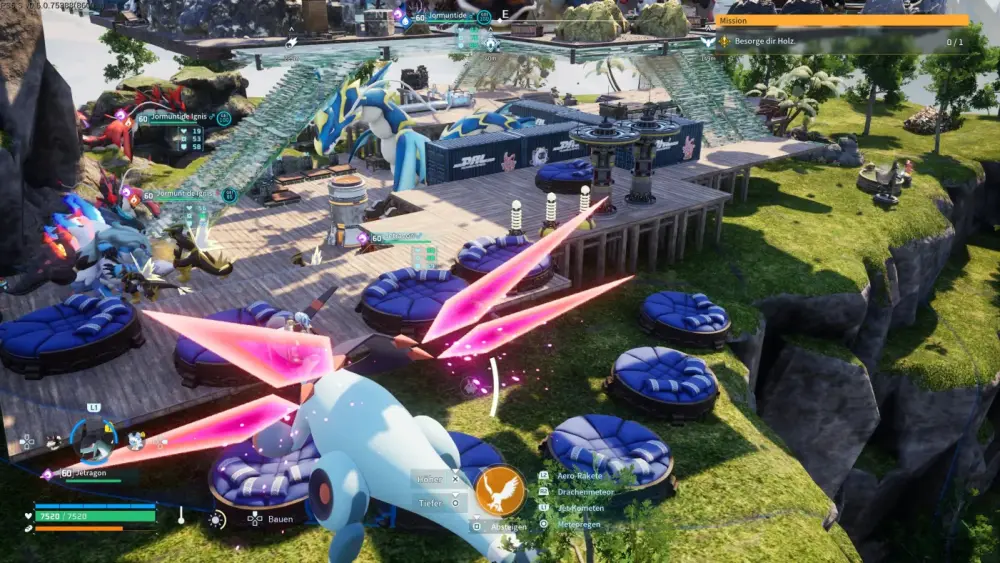Click the sun time-of-day icon
This screenshot has width=1000, height=563.
[x=216, y=519]
